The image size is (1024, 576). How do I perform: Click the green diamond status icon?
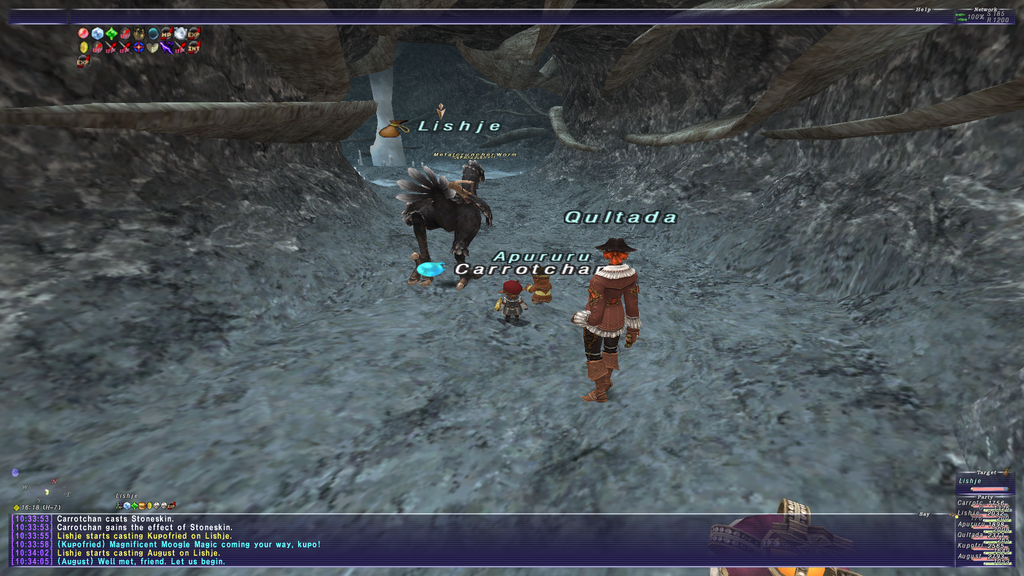pyautogui.click(x=111, y=33)
